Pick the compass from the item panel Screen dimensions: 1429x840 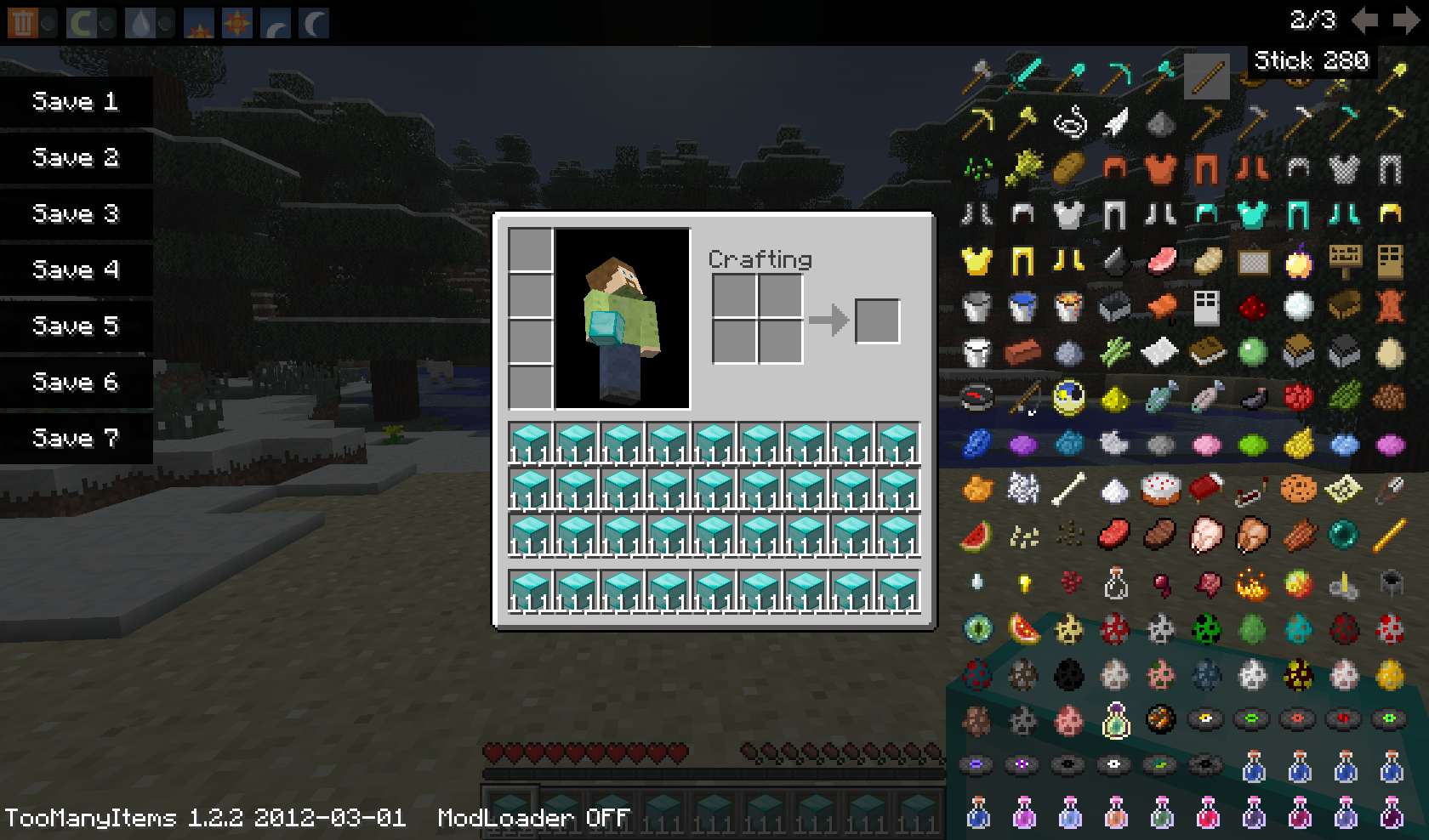pos(977,397)
